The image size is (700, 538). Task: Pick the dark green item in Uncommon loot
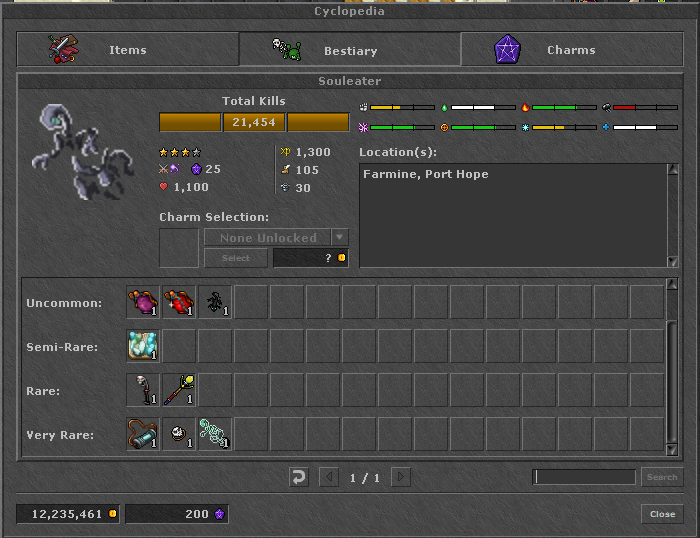[x=216, y=302]
